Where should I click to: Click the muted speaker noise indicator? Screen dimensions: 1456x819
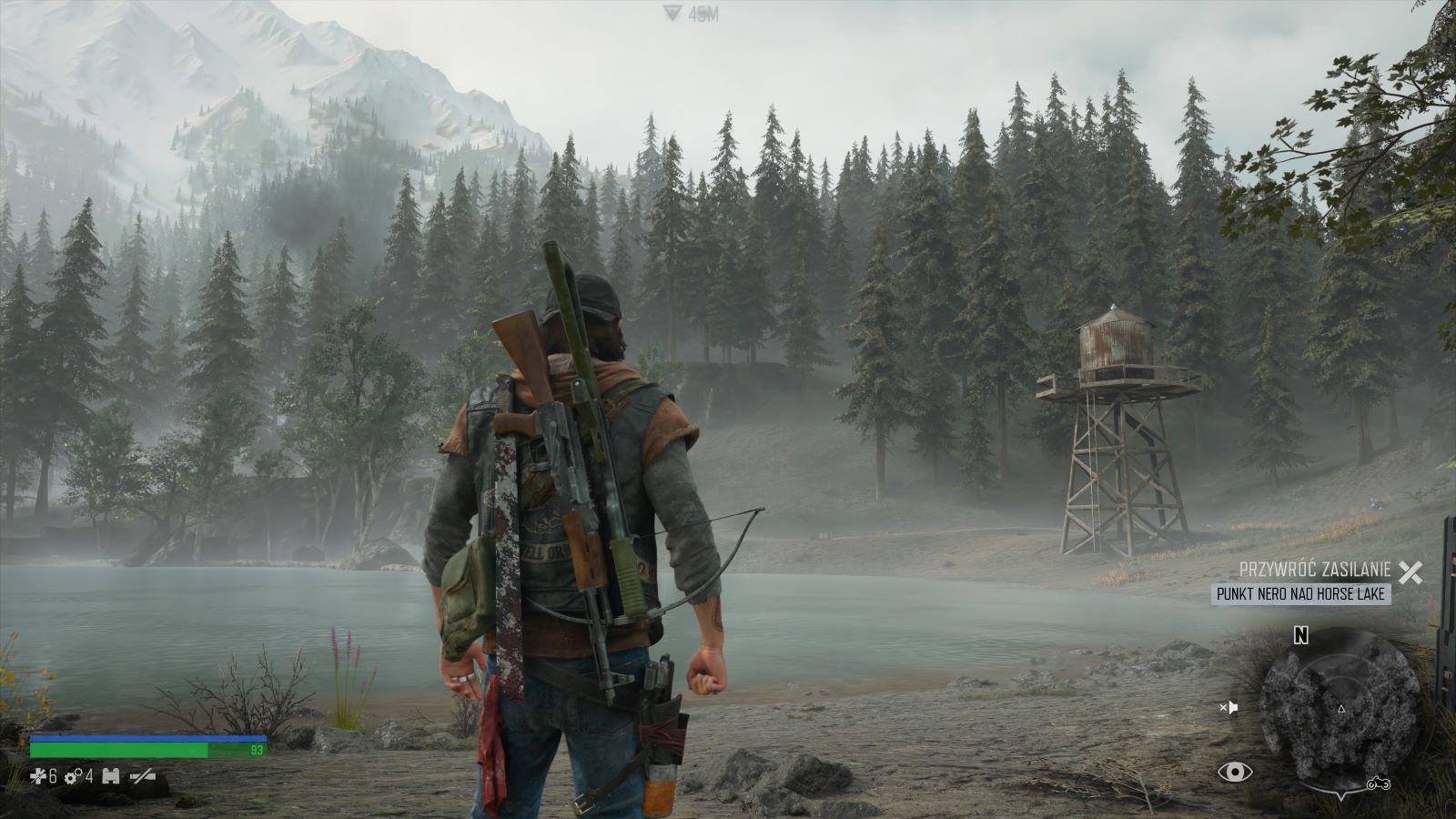pyautogui.click(x=1228, y=707)
